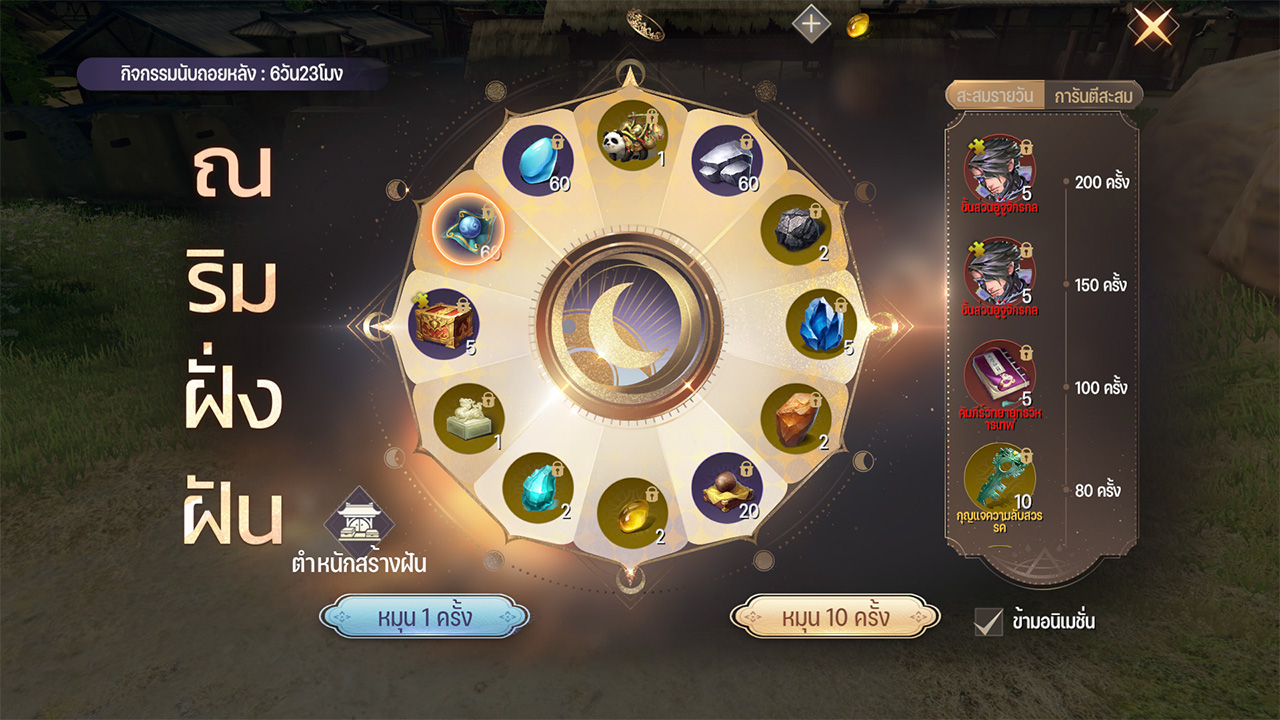View the stone lion seal prize
This screenshot has width=1280, height=720.
pos(469,419)
